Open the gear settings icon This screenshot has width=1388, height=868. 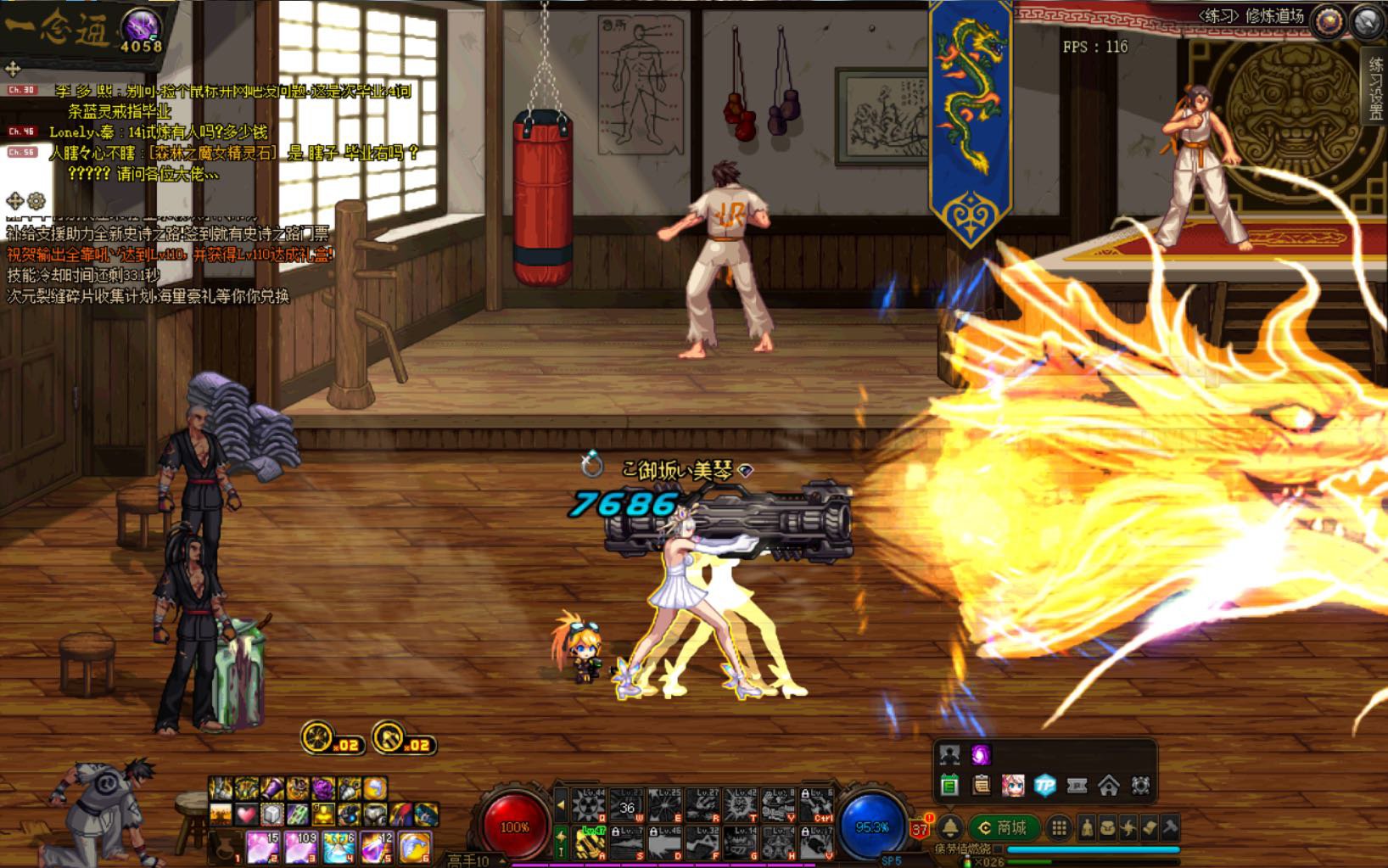1140,786
